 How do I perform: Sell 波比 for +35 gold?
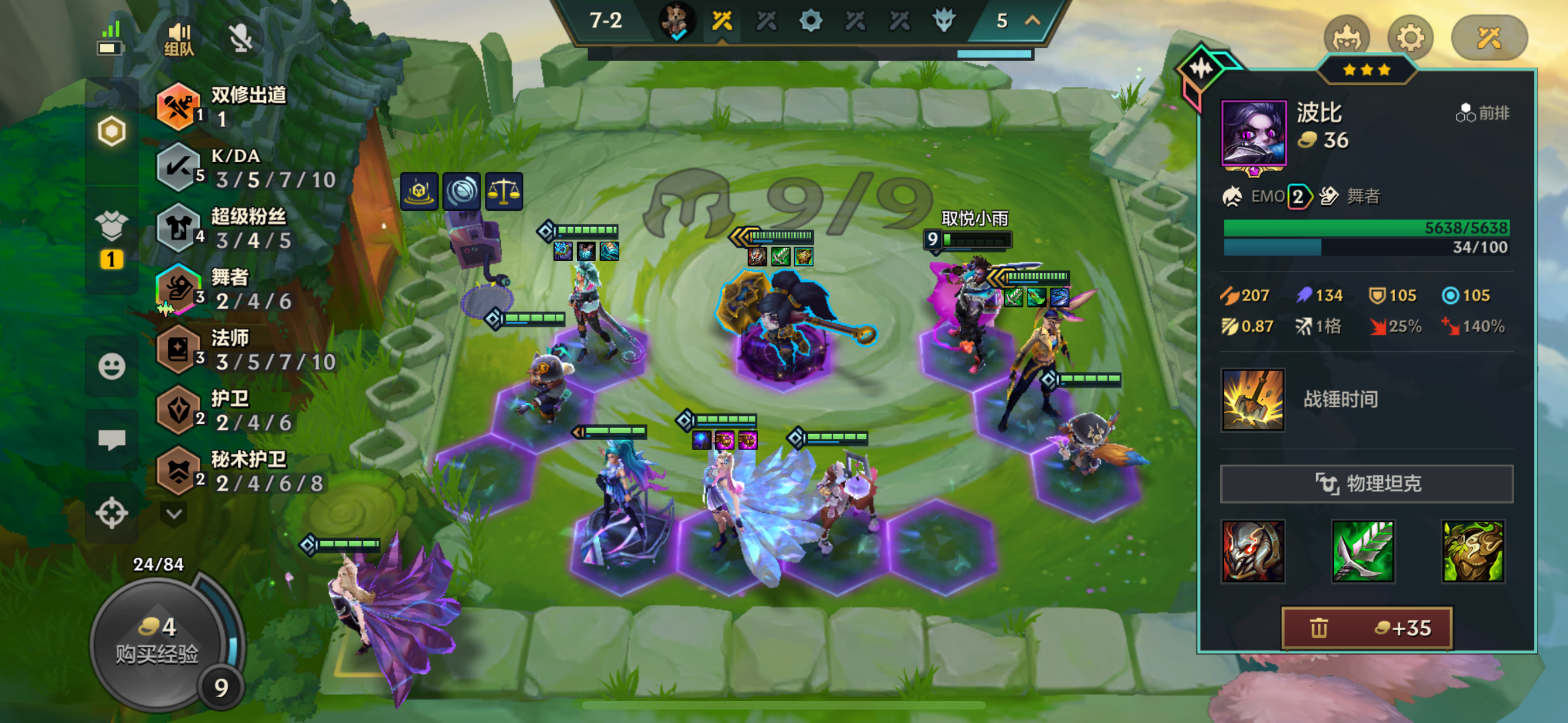click(1367, 628)
